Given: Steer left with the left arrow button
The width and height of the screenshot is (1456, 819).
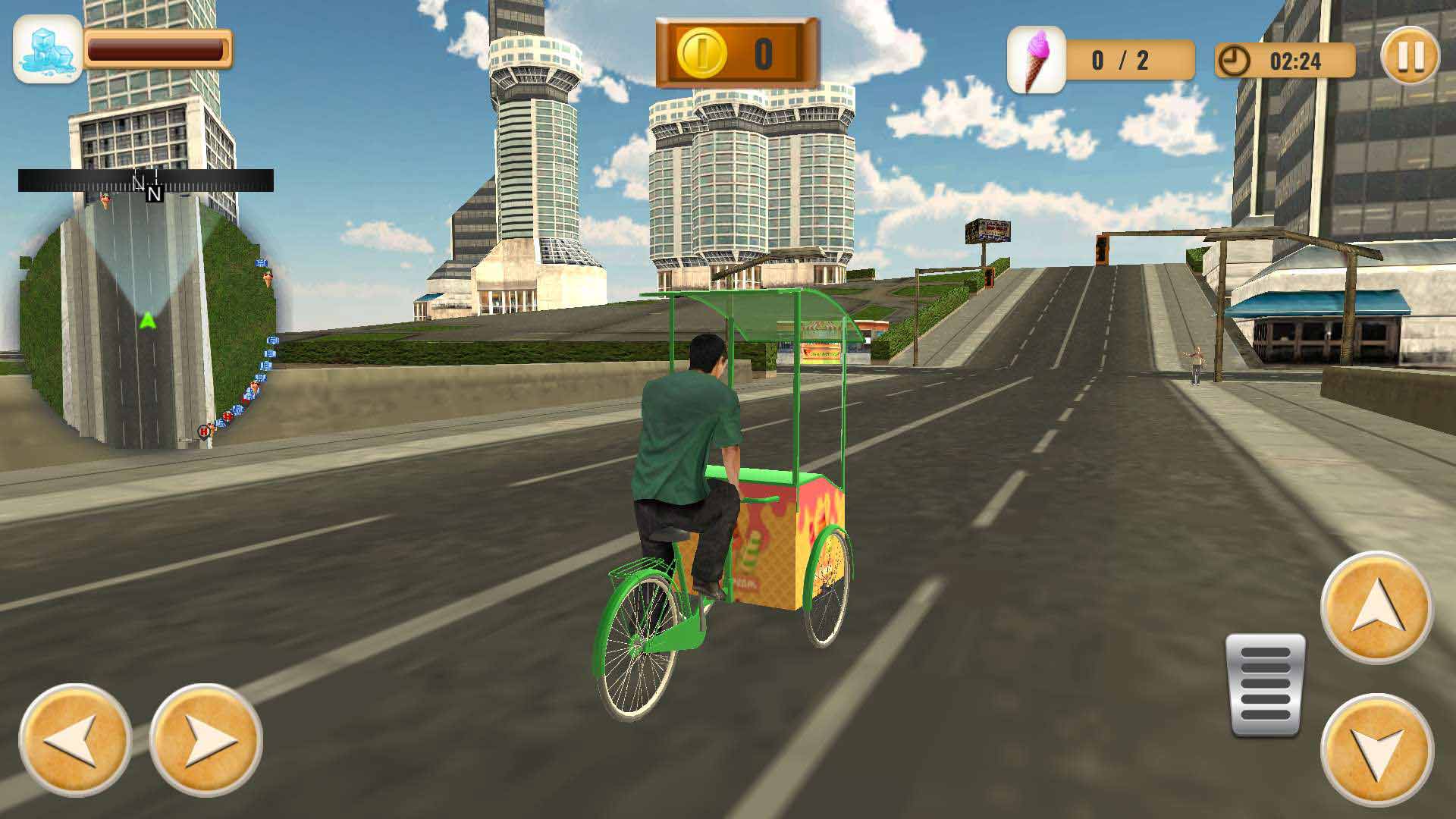Looking at the screenshot, I should click(74, 740).
